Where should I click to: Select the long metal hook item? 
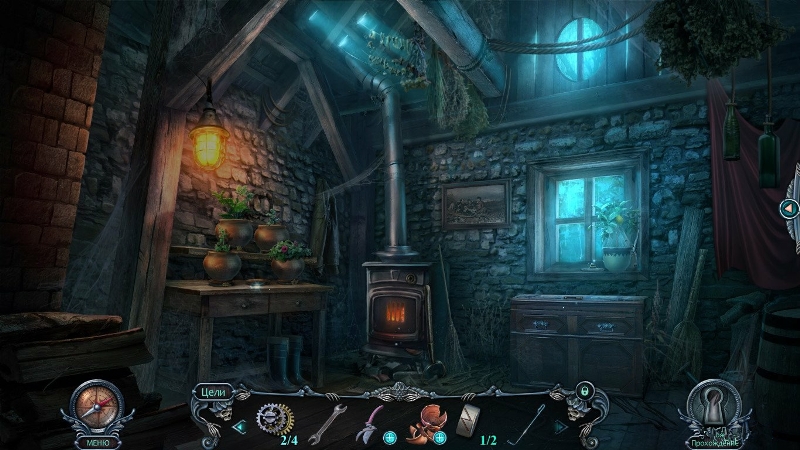pyautogui.click(x=526, y=421)
